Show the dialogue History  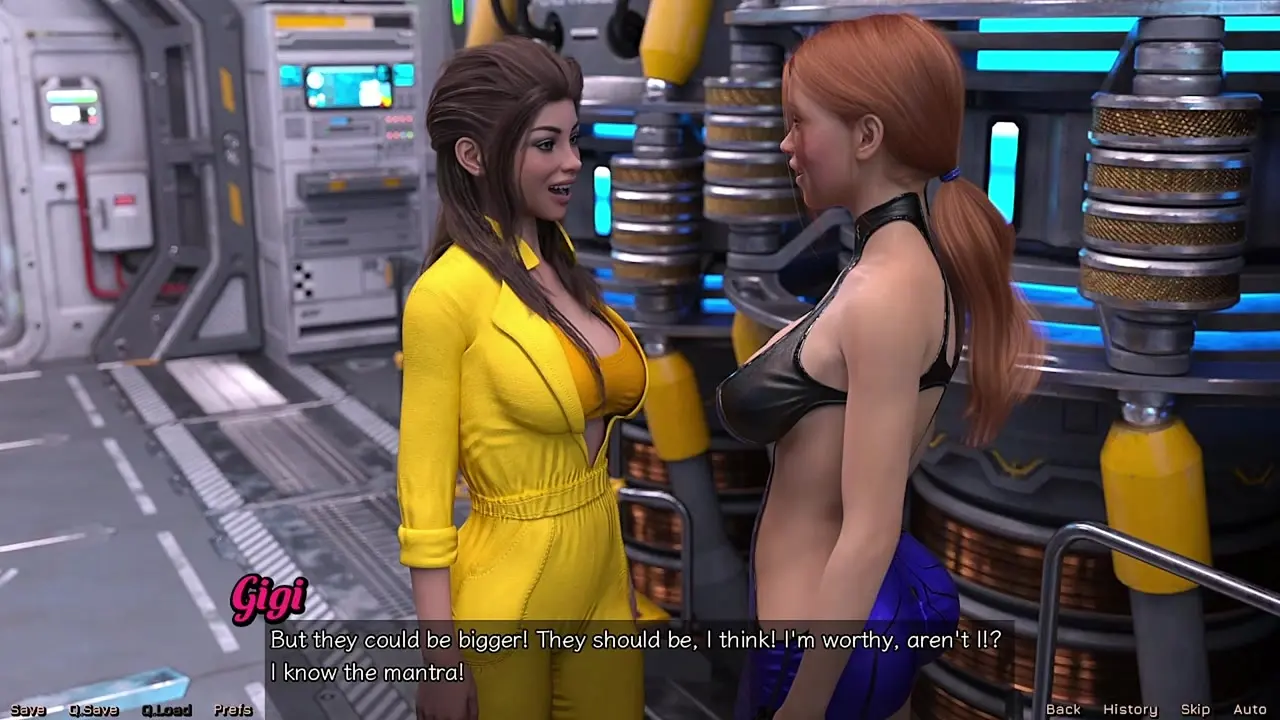click(x=1130, y=709)
